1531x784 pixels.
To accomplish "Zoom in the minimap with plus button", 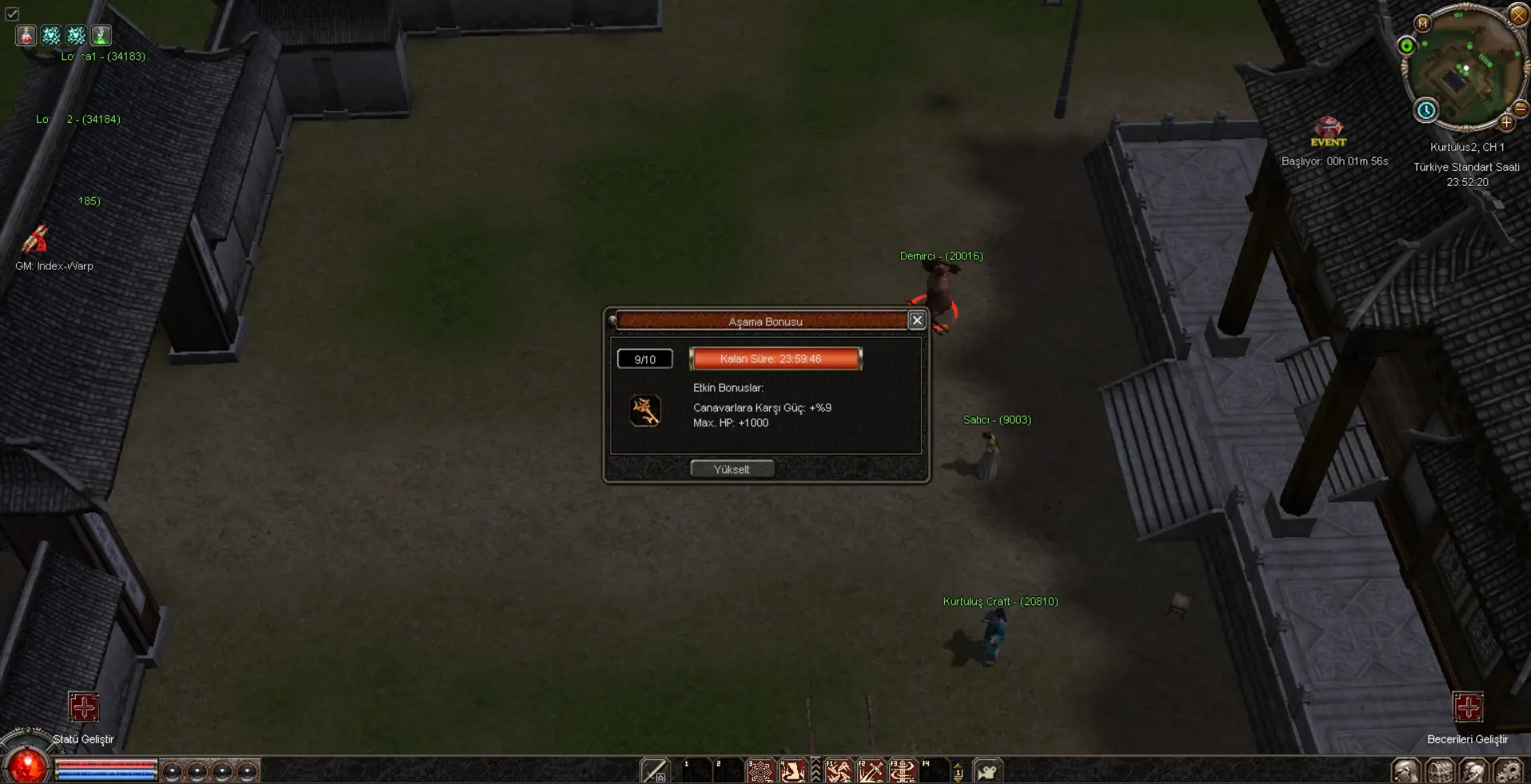I will [1506, 122].
